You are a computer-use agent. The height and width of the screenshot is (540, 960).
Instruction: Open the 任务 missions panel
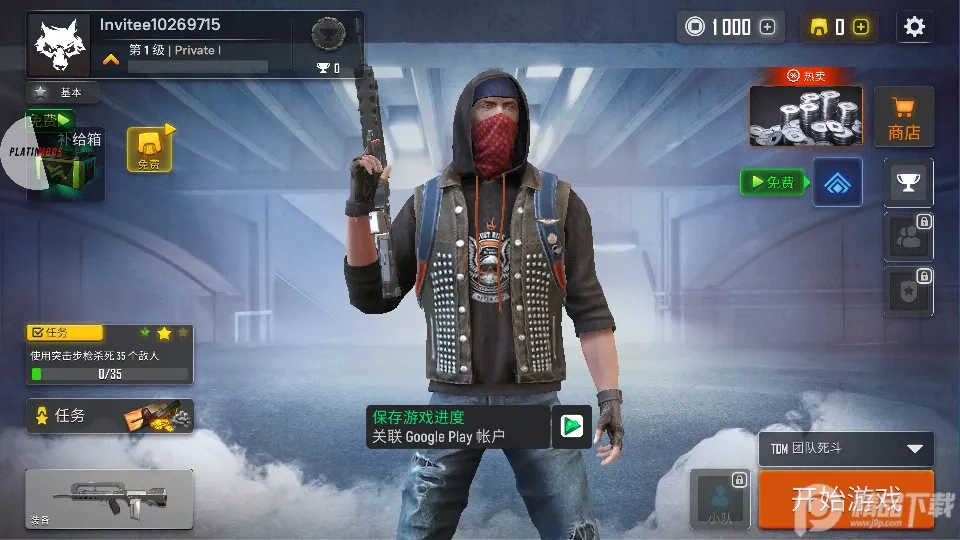[109, 415]
